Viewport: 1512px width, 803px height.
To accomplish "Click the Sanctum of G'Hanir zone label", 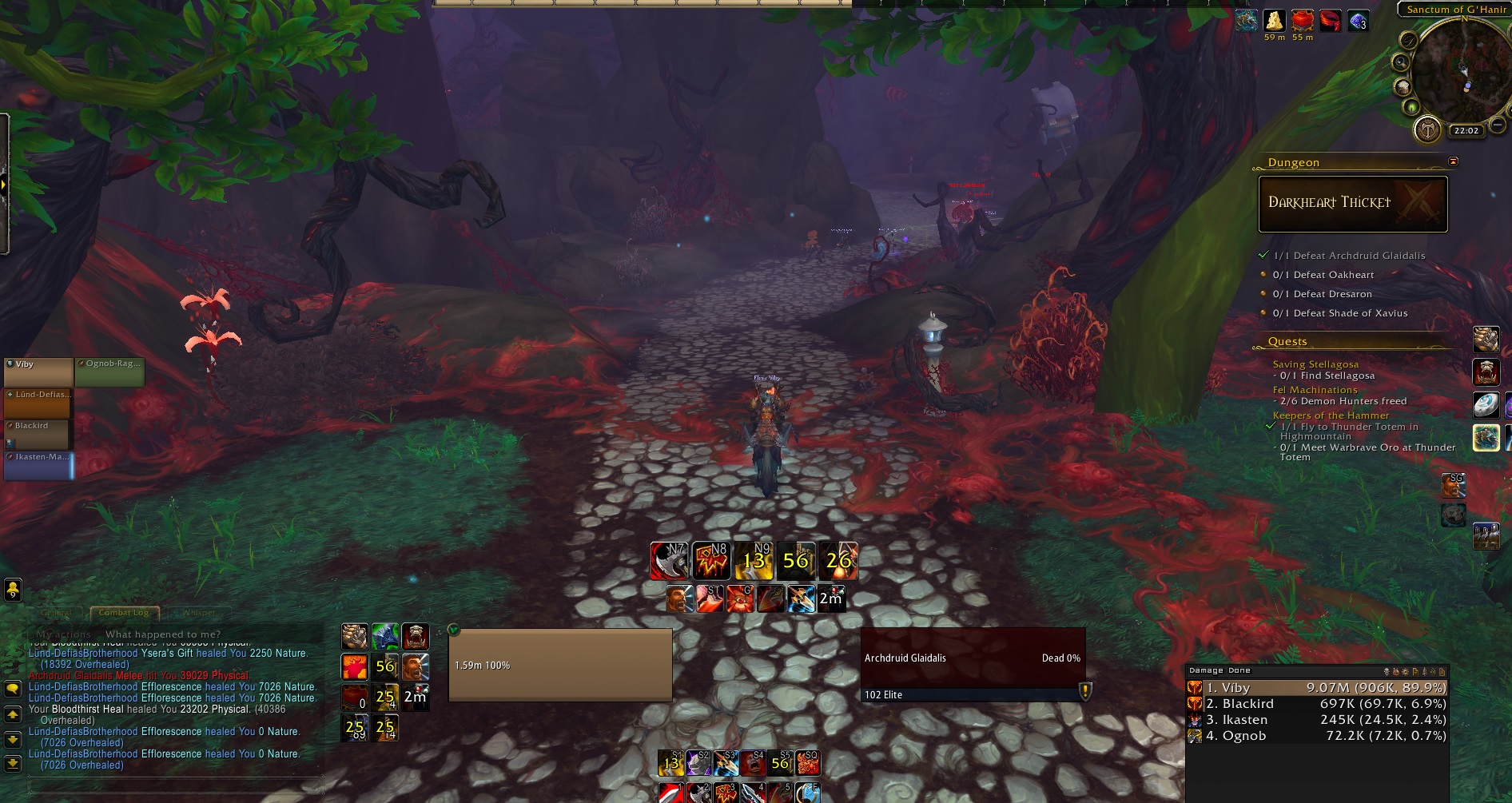I will (1455, 10).
